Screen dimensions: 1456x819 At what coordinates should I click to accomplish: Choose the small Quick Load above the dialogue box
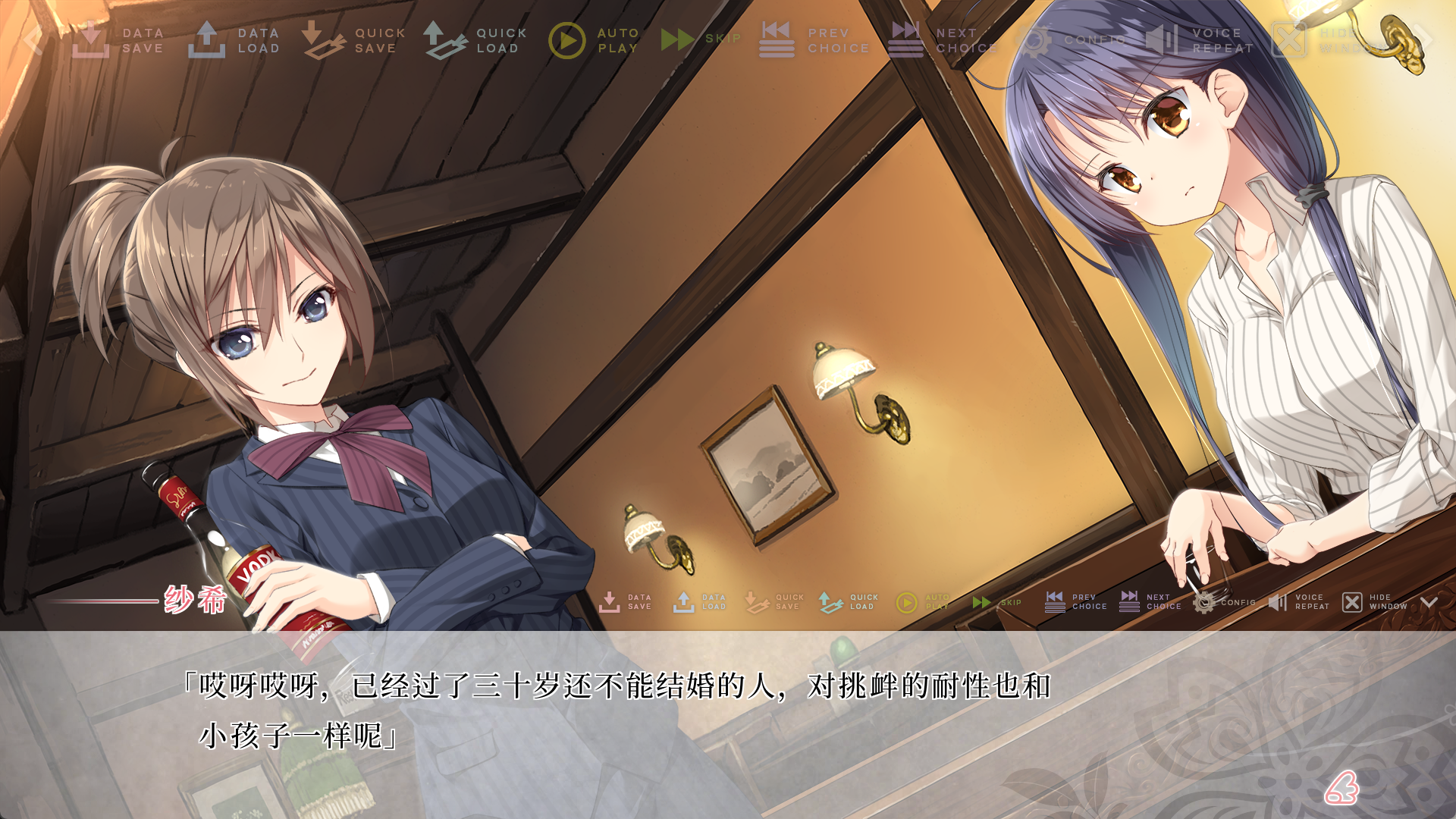848,602
